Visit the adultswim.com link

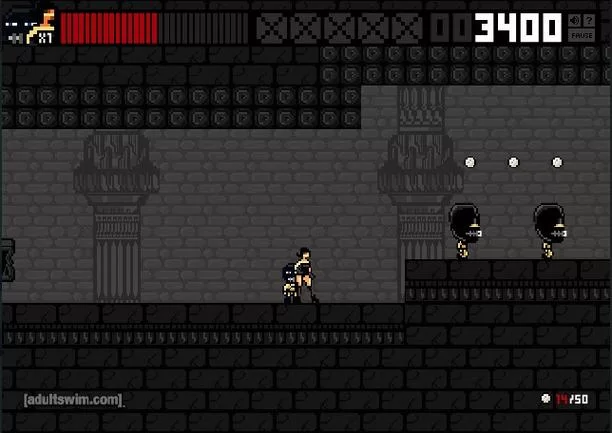(74, 400)
